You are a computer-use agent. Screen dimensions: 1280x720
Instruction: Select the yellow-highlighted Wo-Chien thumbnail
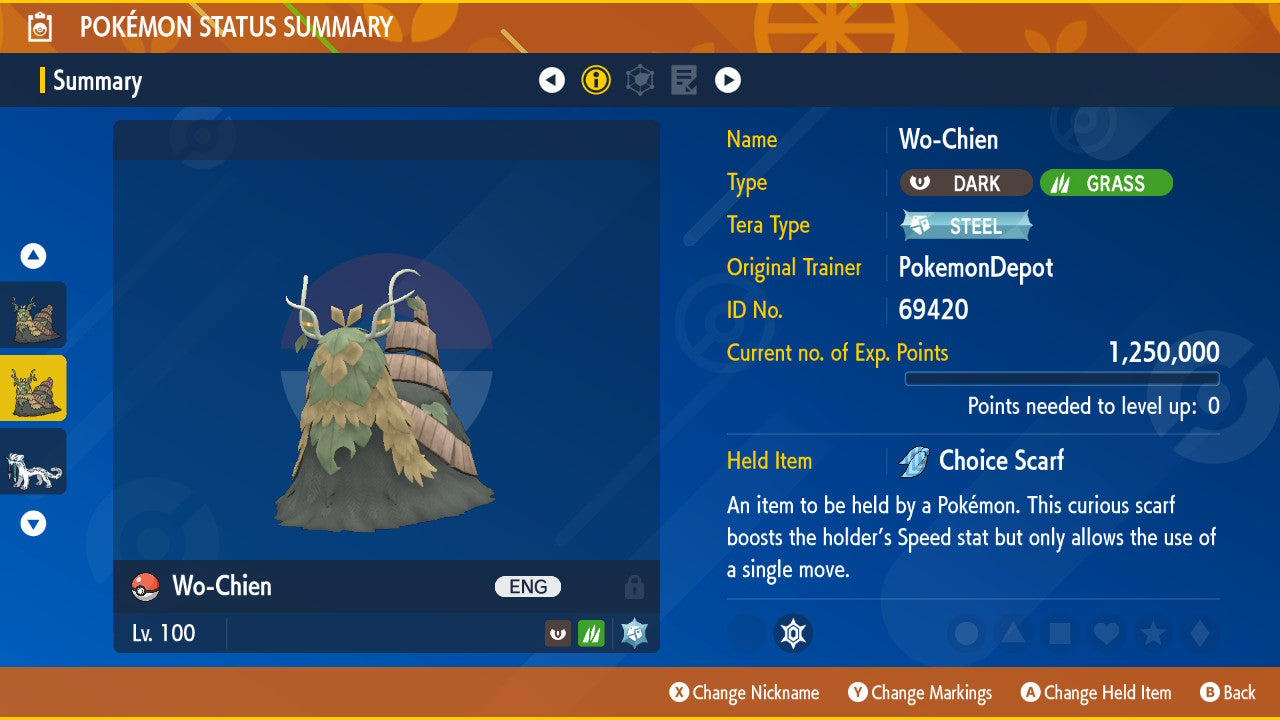(x=33, y=388)
